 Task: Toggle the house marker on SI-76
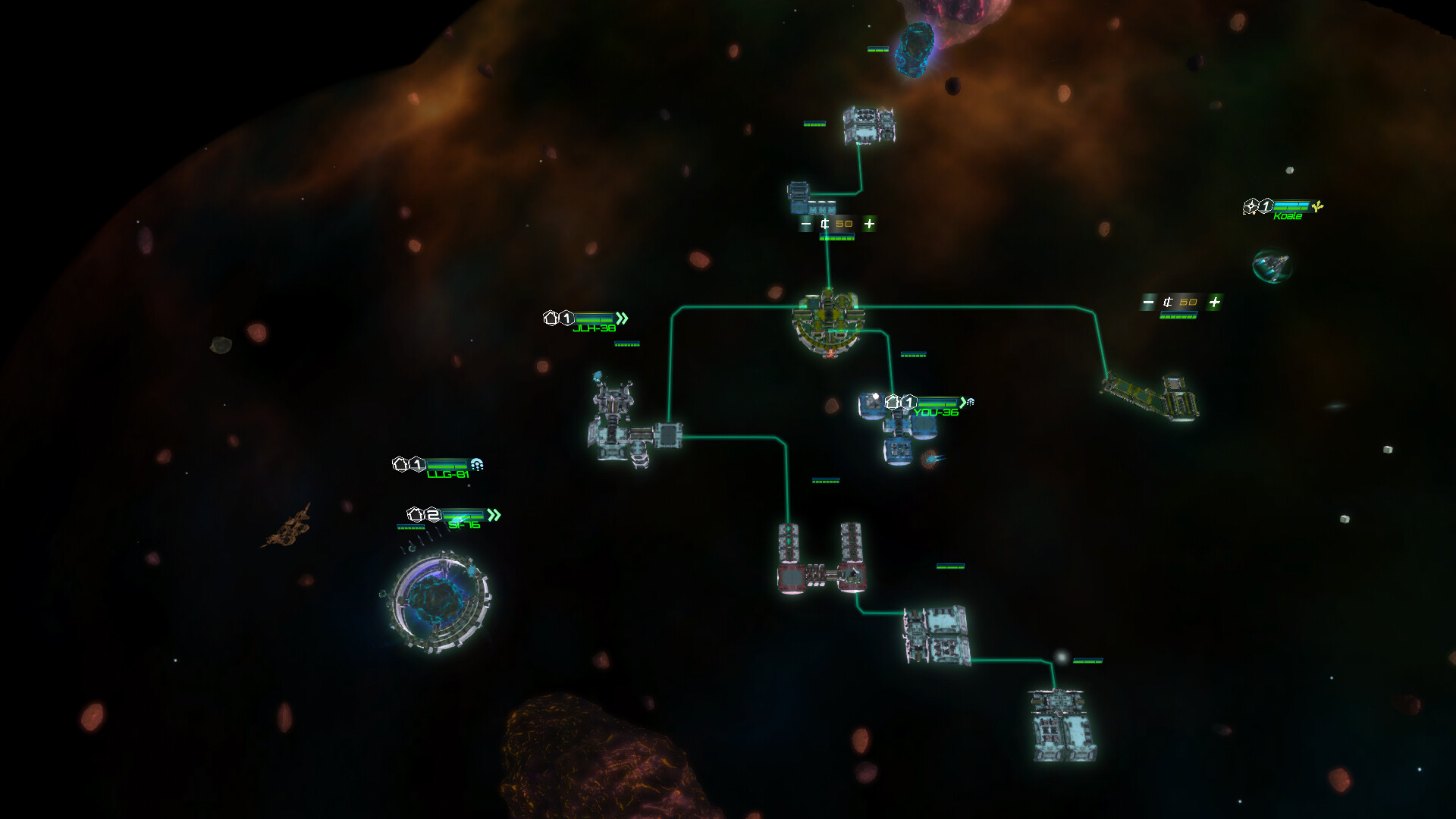point(415,516)
